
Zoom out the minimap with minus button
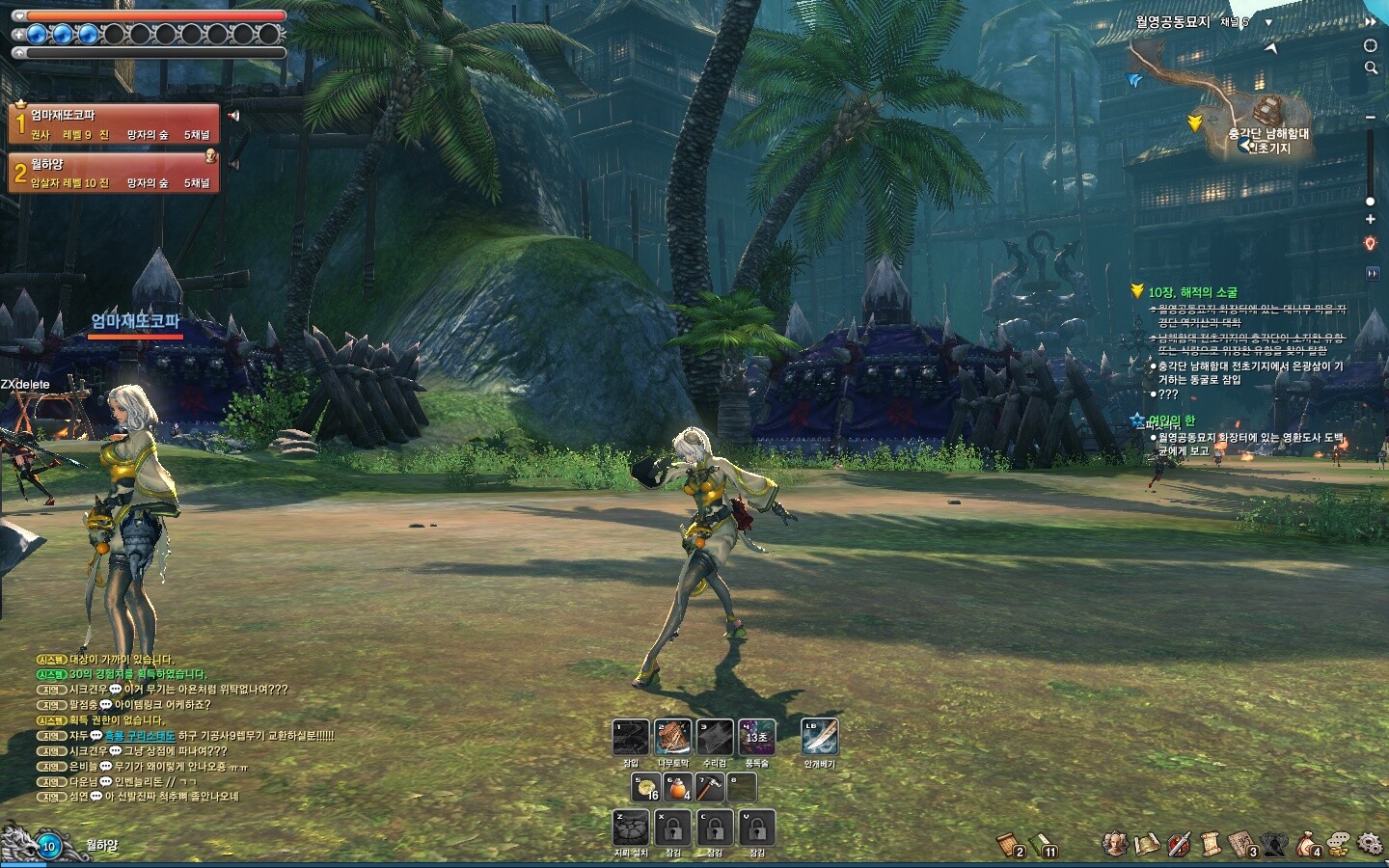tap(1370, 117)
